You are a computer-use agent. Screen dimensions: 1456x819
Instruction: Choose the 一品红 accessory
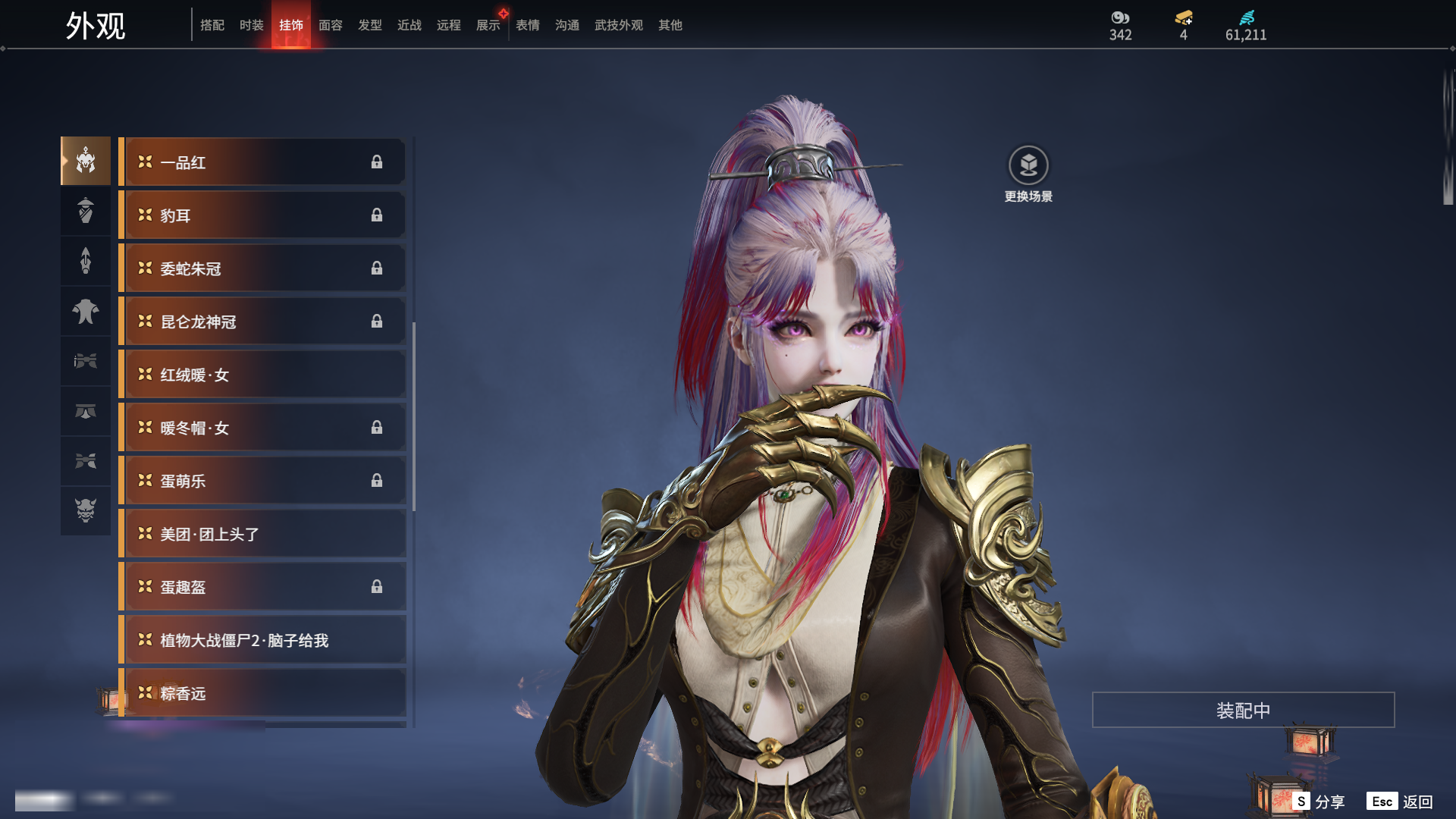pyautogui.click(x=262, y=162)
